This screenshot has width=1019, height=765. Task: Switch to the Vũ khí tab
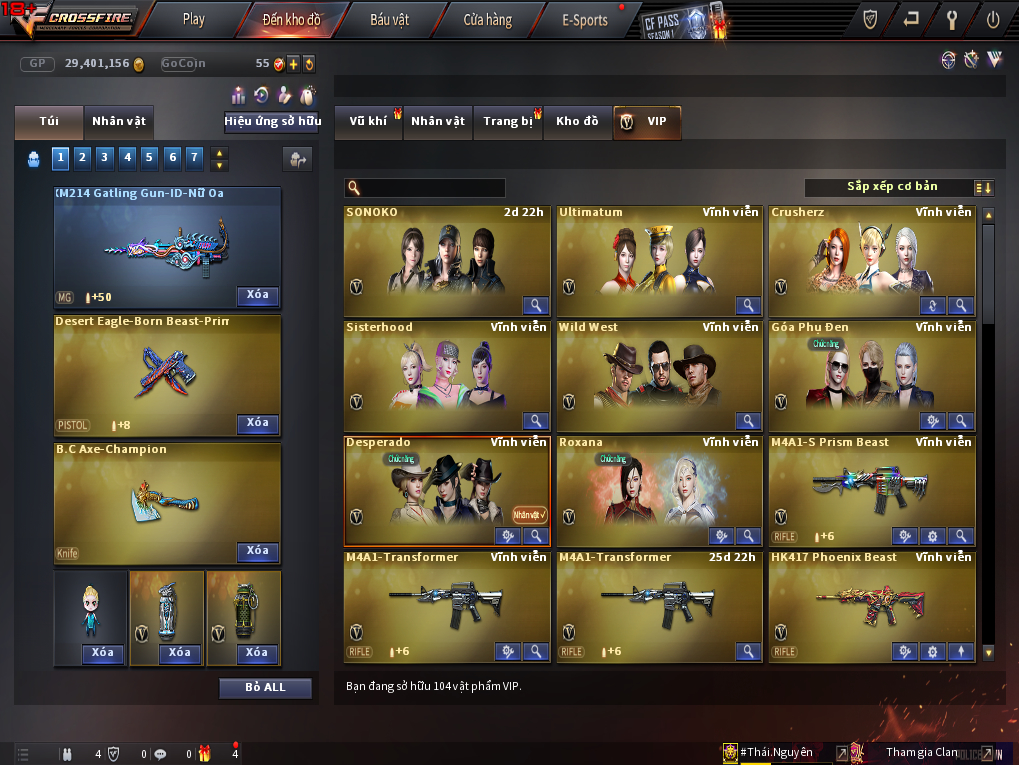[x=368, y=122]
